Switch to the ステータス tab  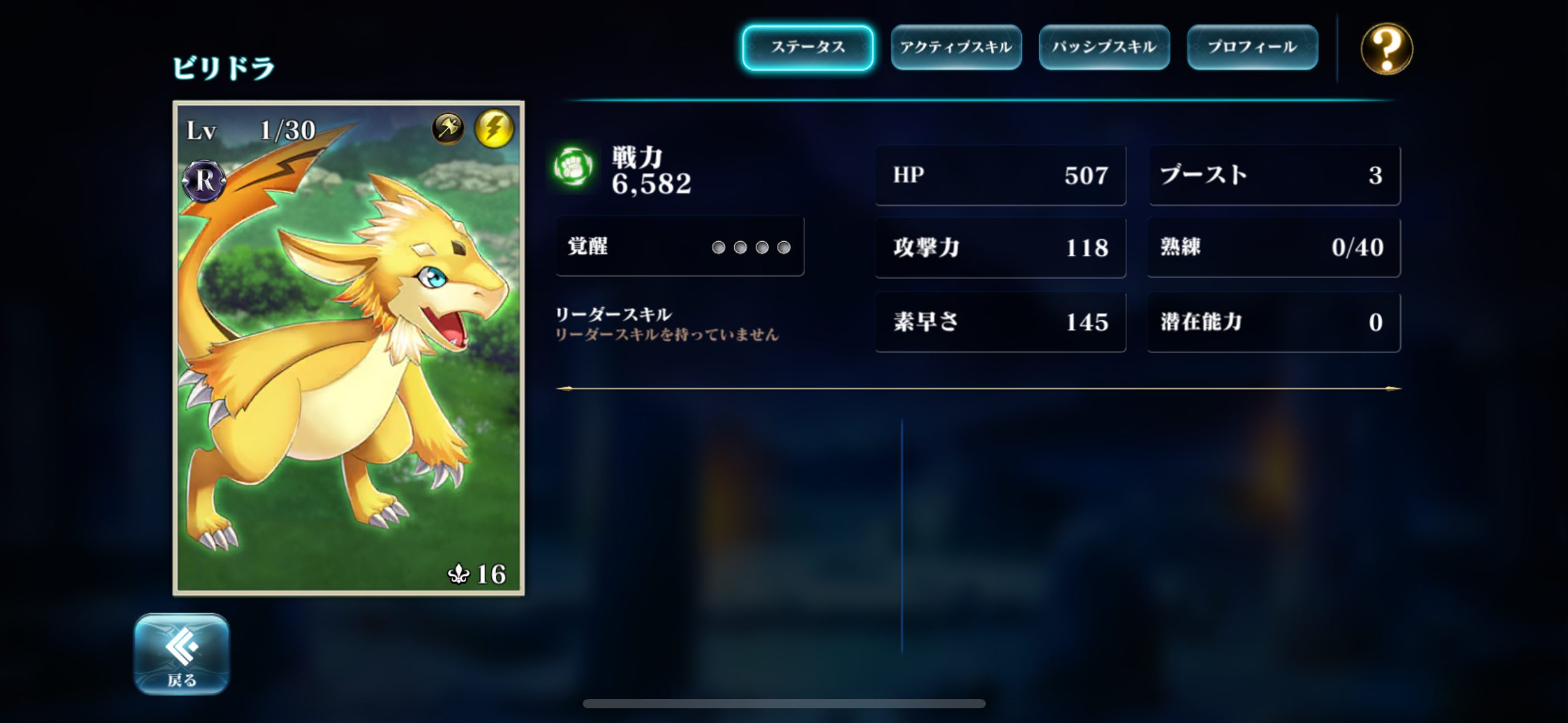pos(807,47)
